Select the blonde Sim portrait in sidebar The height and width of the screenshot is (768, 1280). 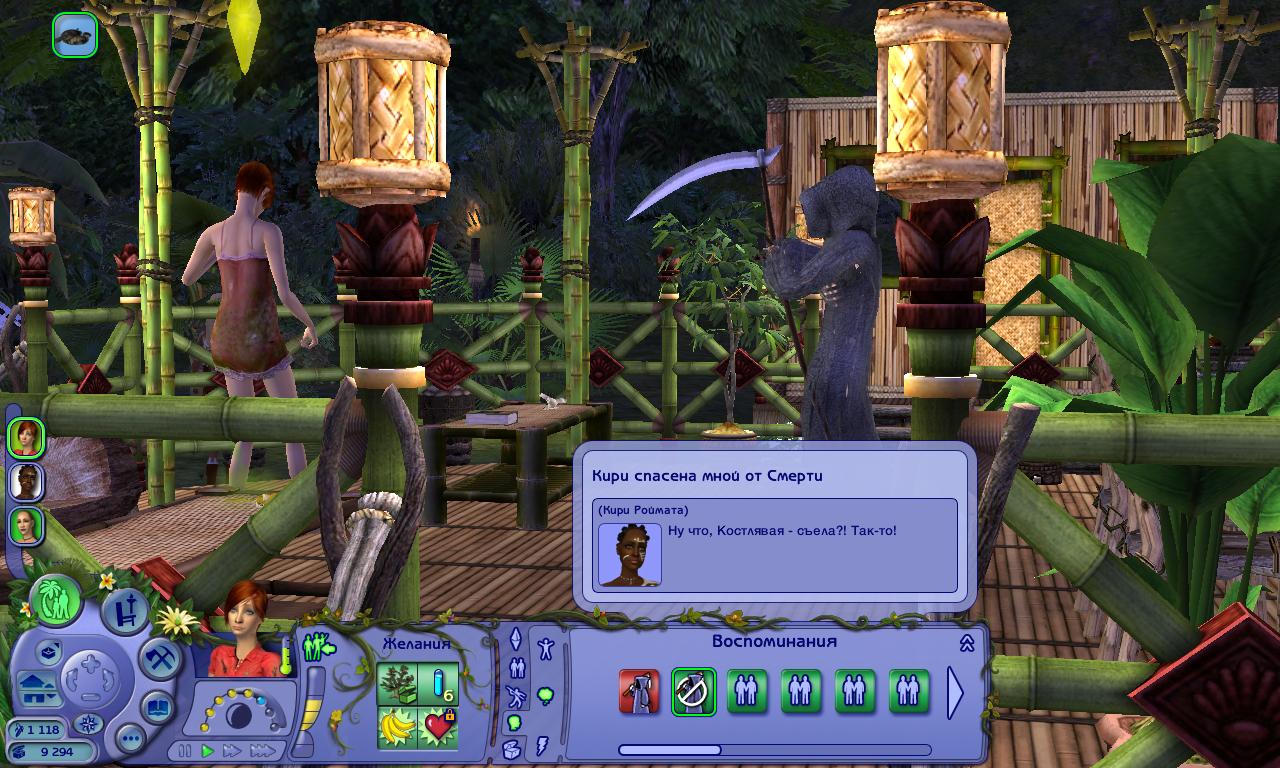click(26, 525)
